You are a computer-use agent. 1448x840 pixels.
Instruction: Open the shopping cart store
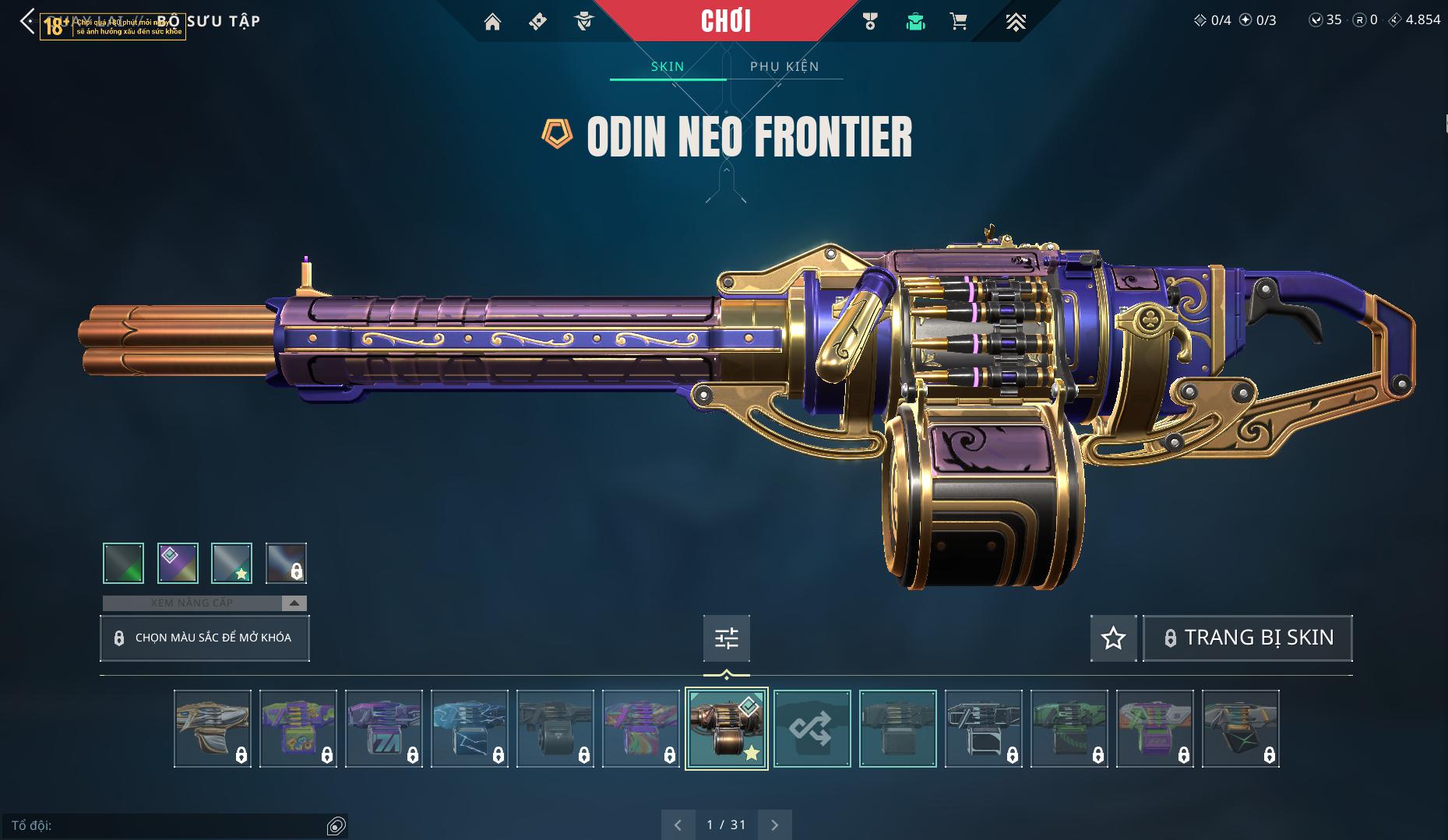(x=959, y=22)
